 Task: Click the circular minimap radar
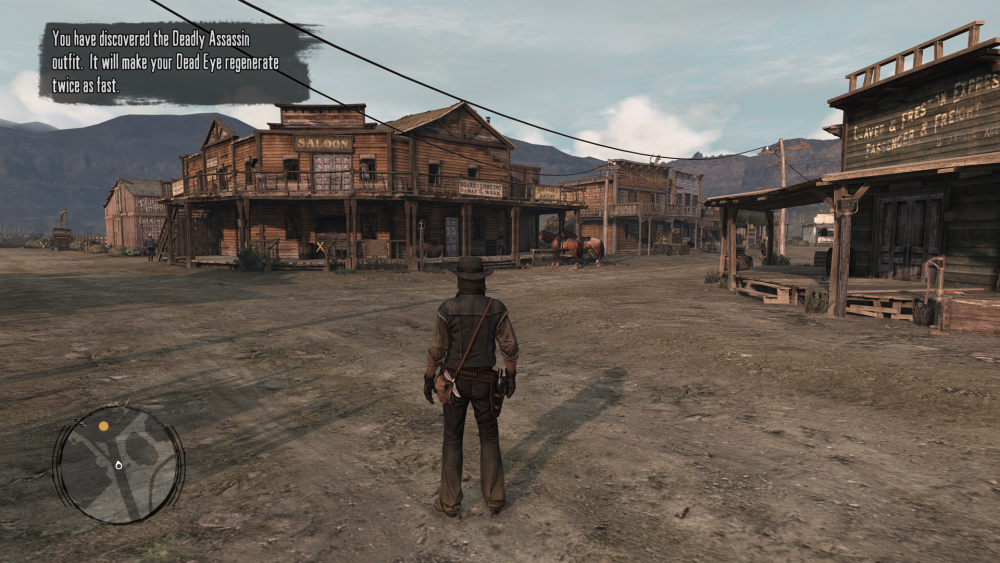[118, 464]
